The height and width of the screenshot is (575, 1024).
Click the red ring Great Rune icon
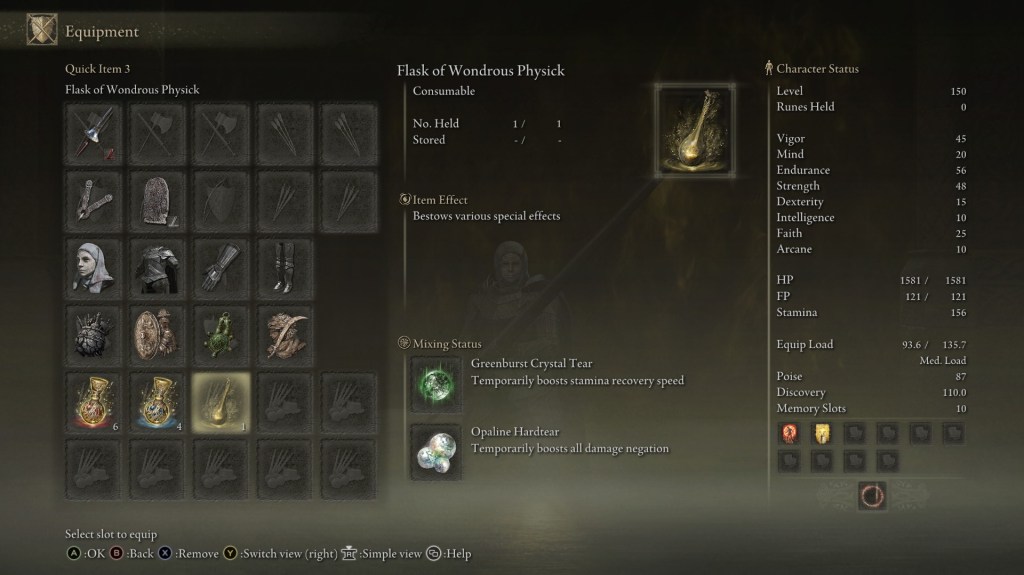coord(872,495)
